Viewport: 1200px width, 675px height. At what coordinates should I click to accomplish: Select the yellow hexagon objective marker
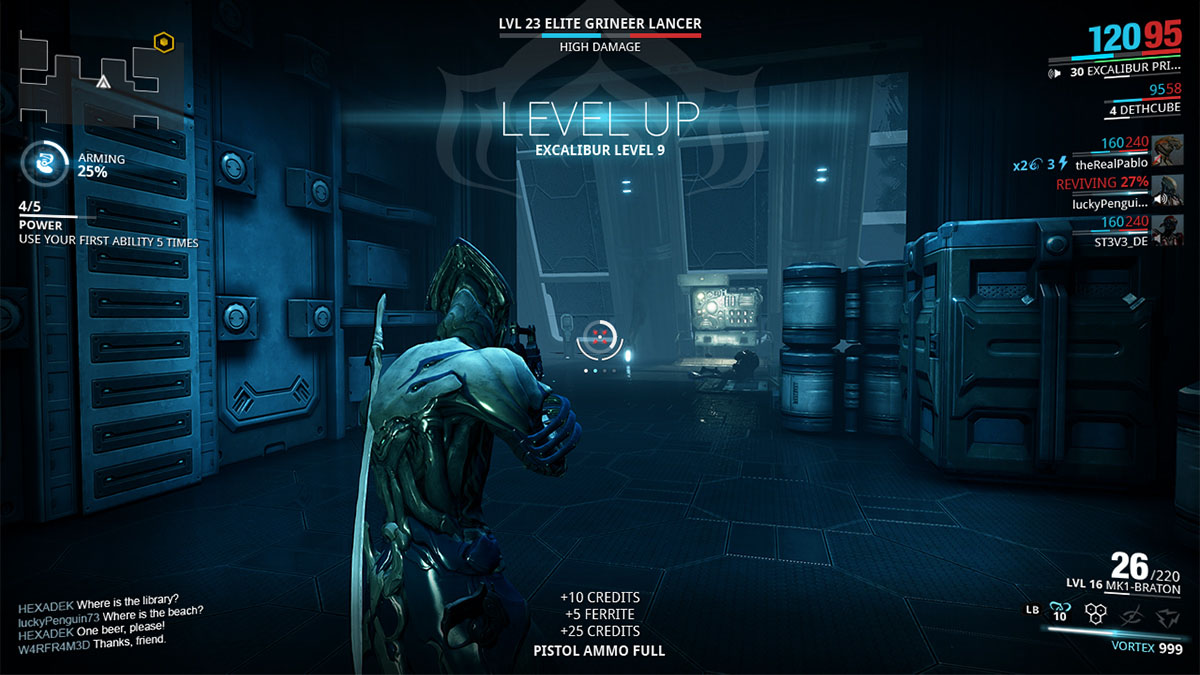(162, 42)
